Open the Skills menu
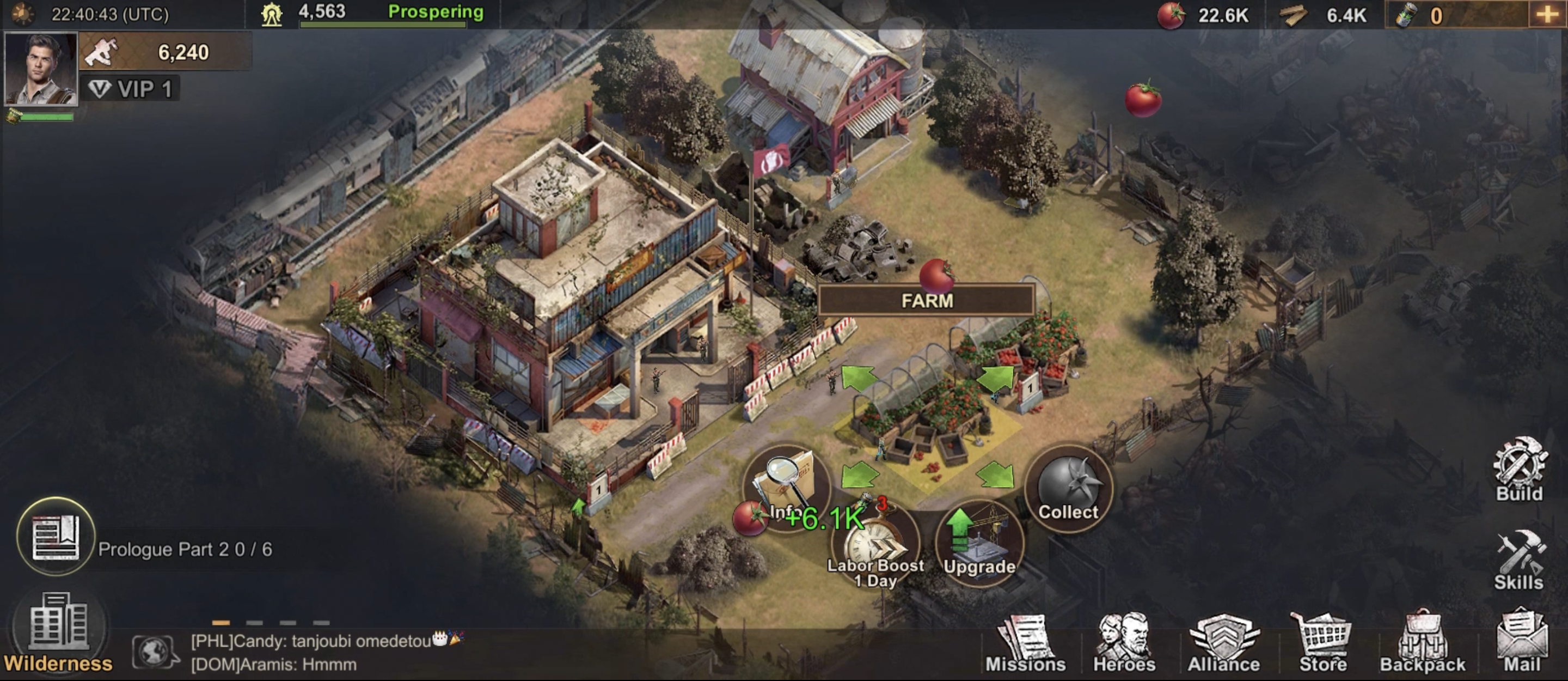This screenshot has height=681, width=1568. (x=1518, y=561)
